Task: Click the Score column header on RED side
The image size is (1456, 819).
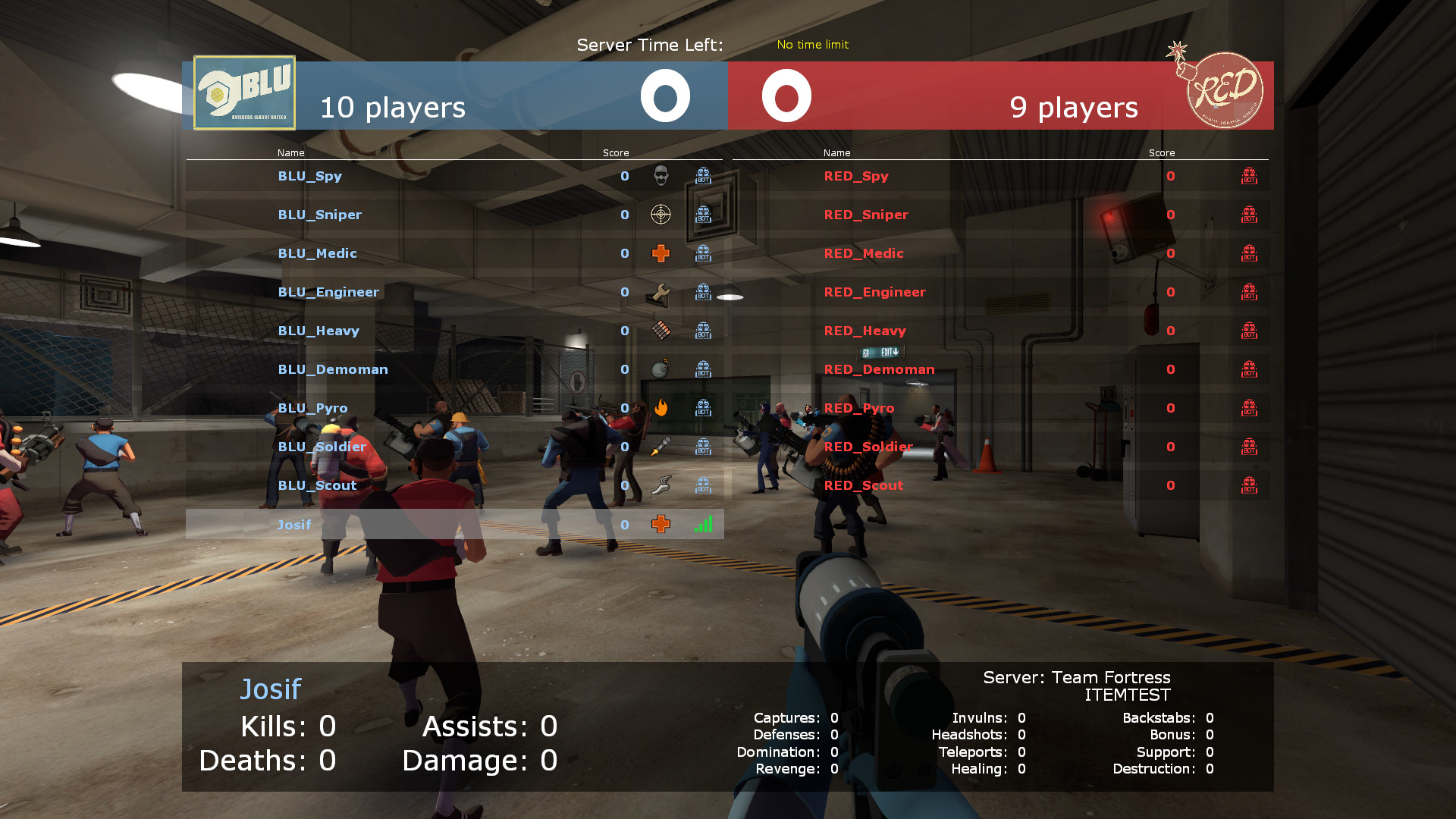Action: [1162, 152]
